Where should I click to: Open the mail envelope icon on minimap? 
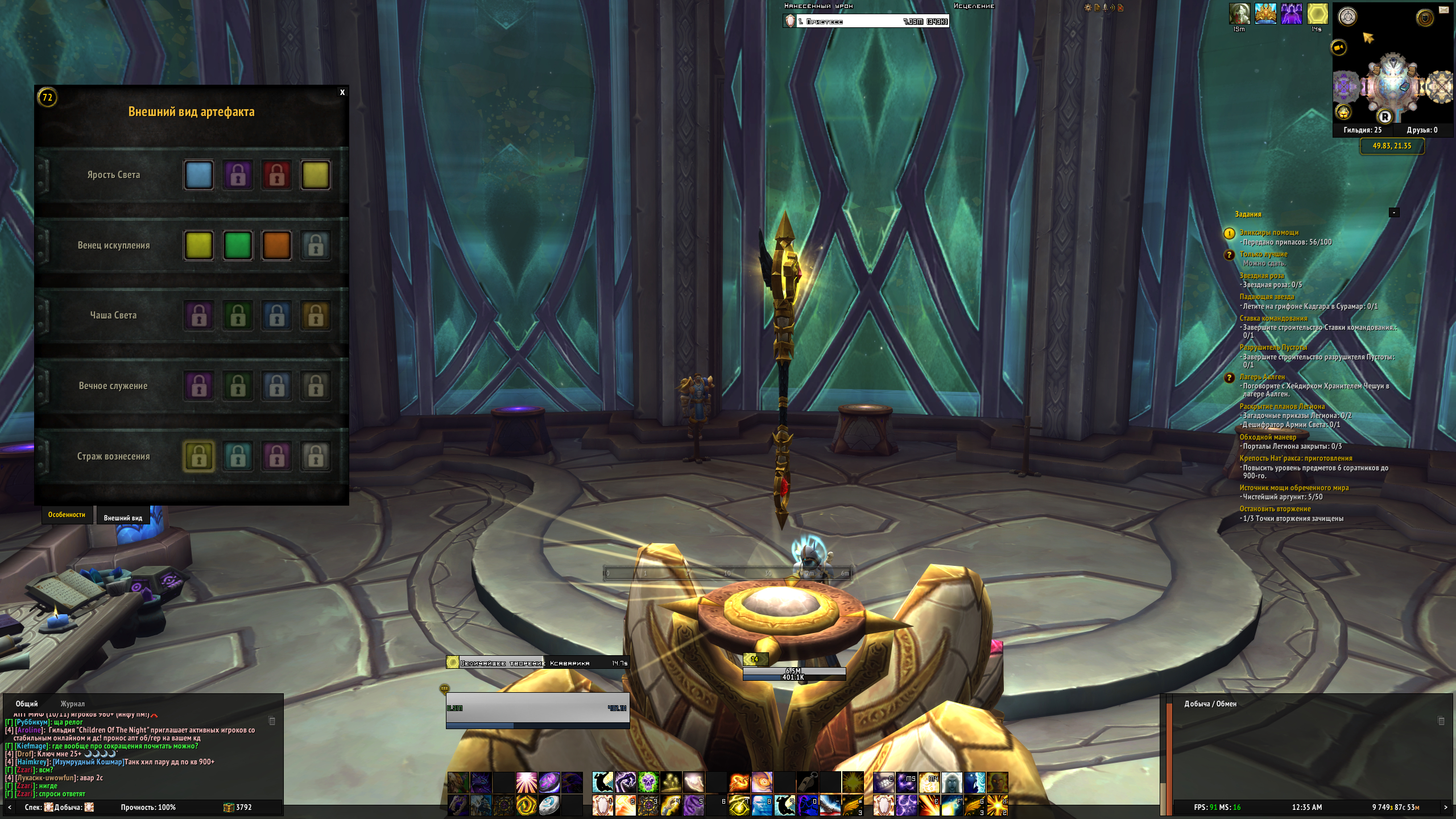[1443, 10]
